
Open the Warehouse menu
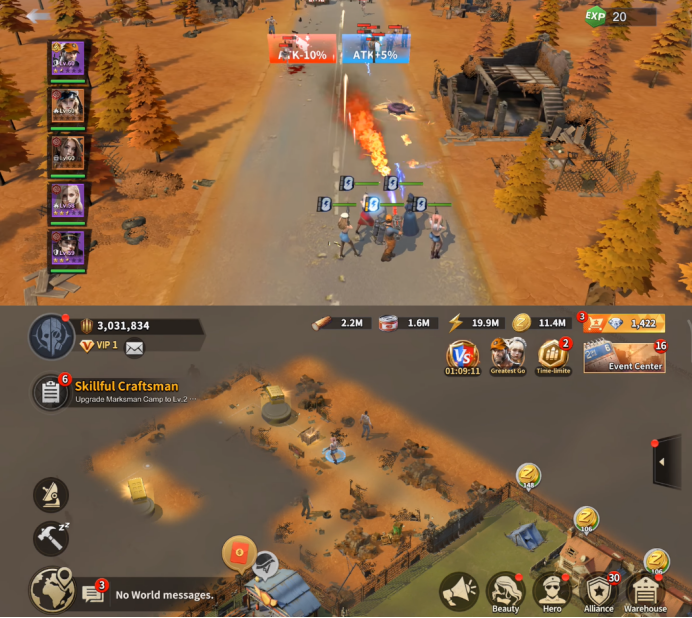[645, 592]
